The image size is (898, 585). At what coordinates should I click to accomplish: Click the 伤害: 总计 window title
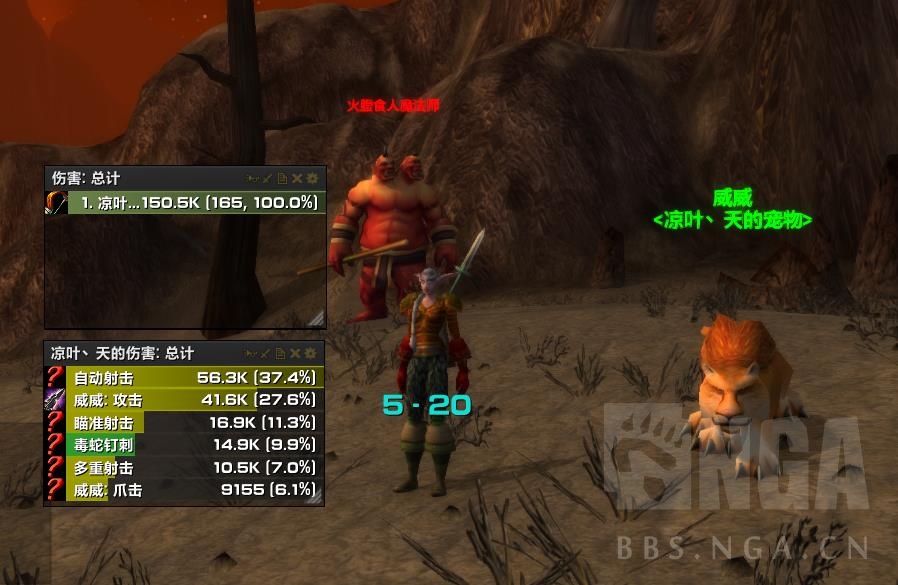86,178
